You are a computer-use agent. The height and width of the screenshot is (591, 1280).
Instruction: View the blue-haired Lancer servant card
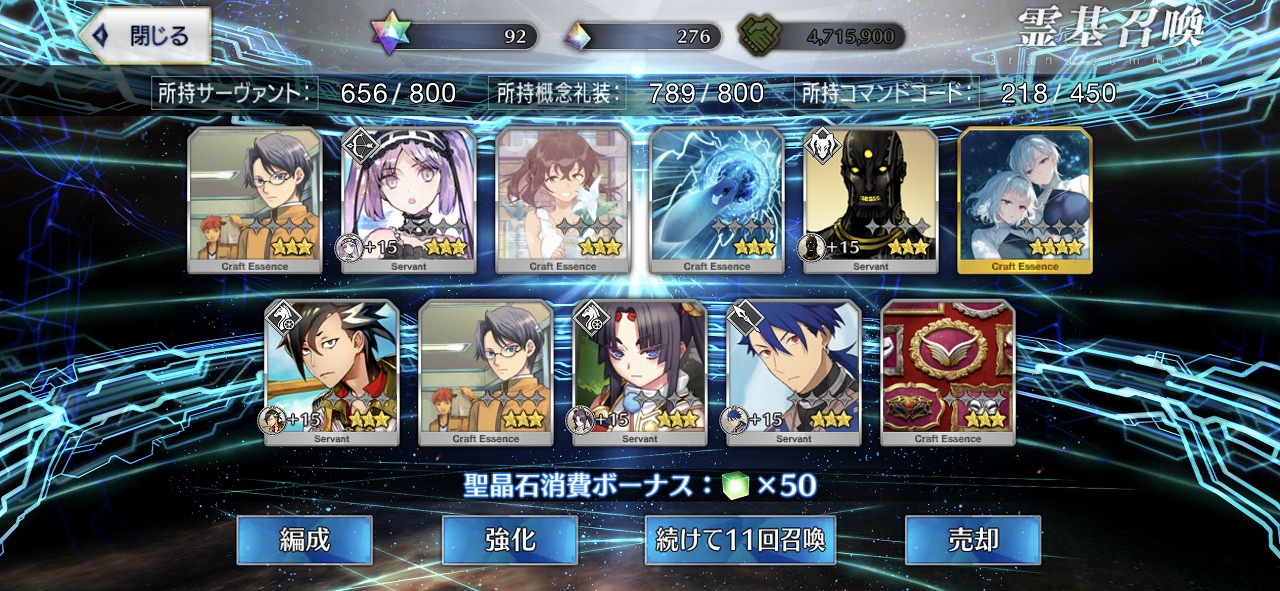click(x=793, y=372)
